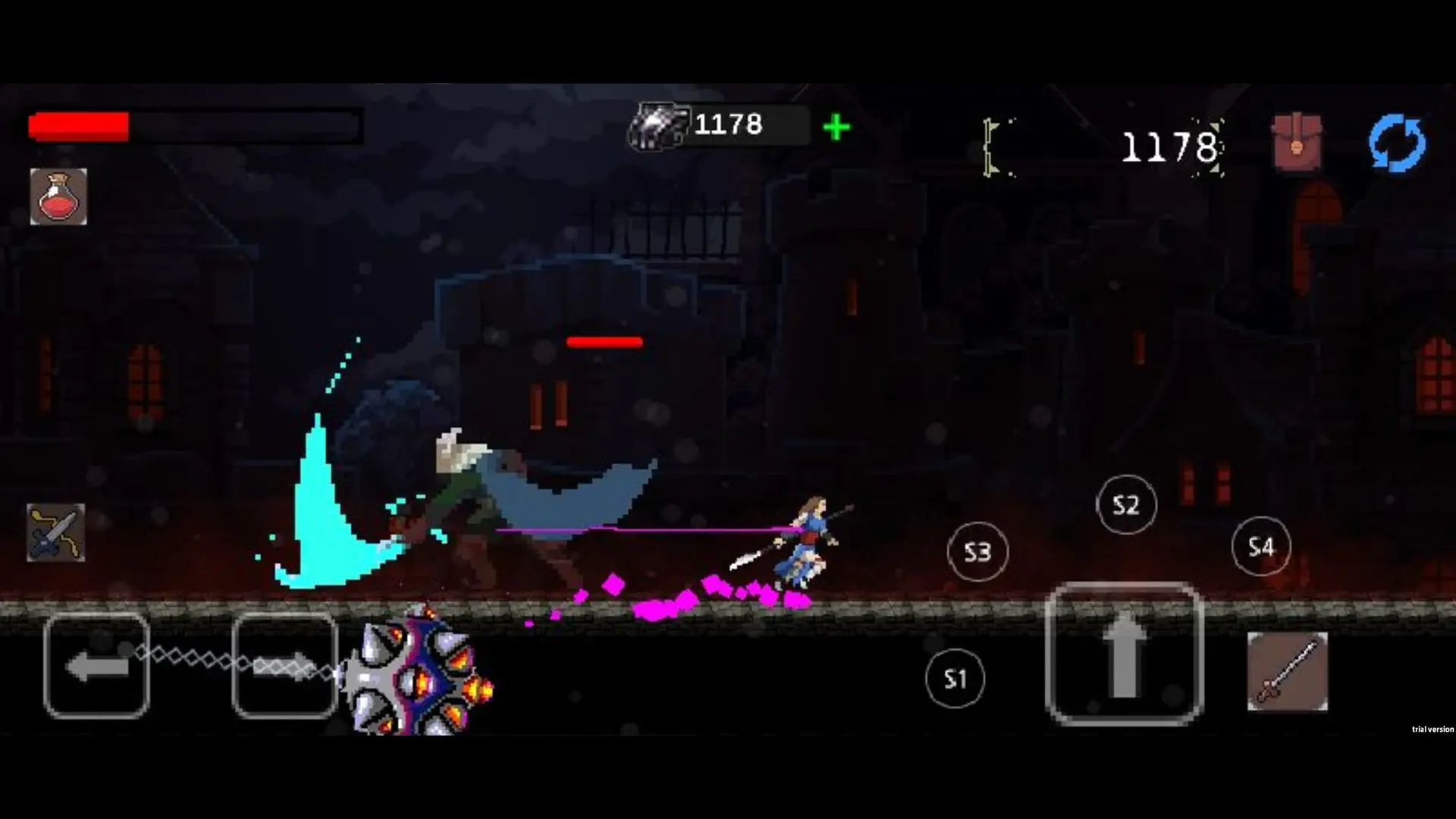Open the backpack inventory icon
Screen dimensions: 1456x819
pos(1297,139)
